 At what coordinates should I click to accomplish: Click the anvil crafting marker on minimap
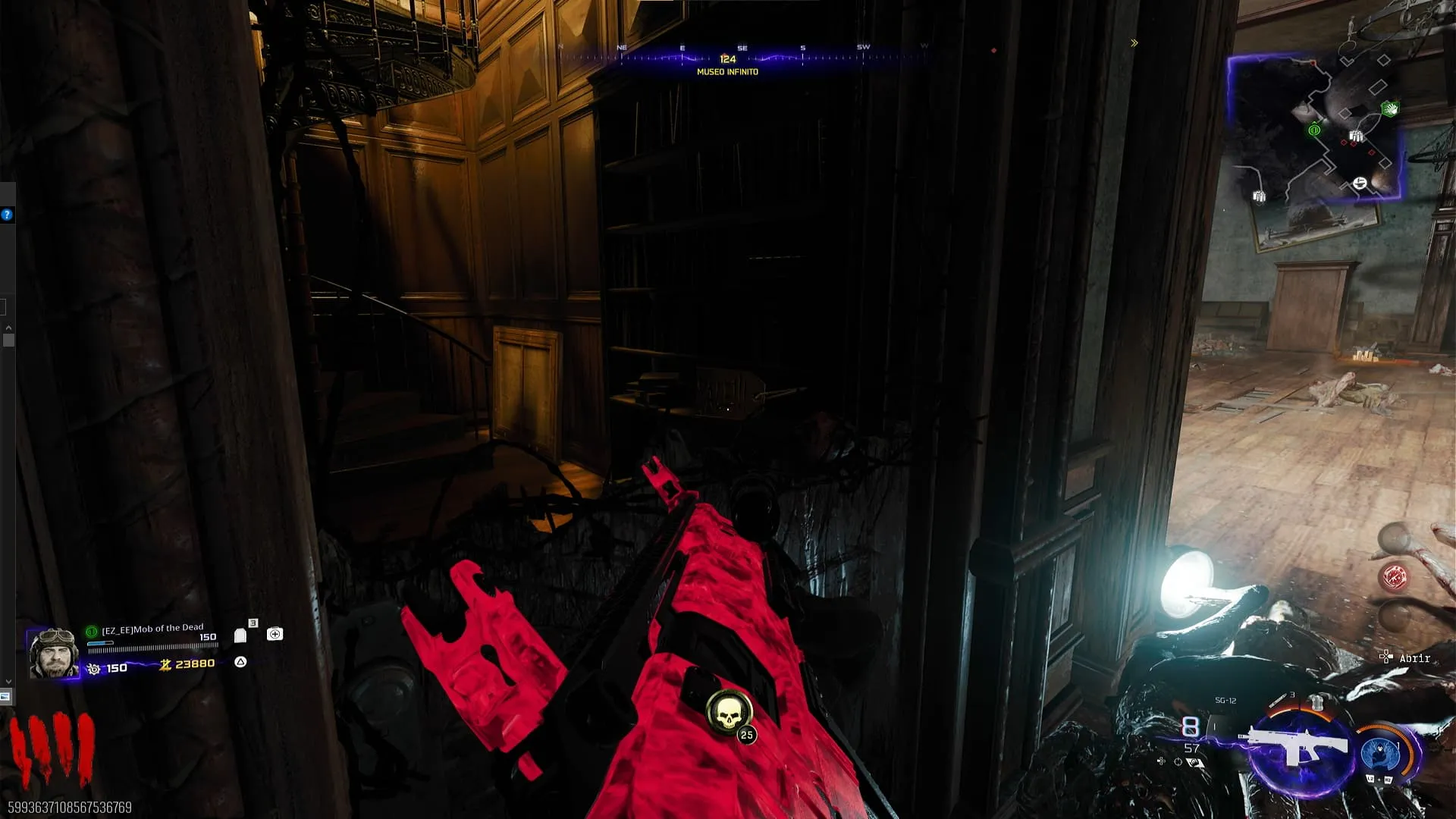pos(1360,184)
